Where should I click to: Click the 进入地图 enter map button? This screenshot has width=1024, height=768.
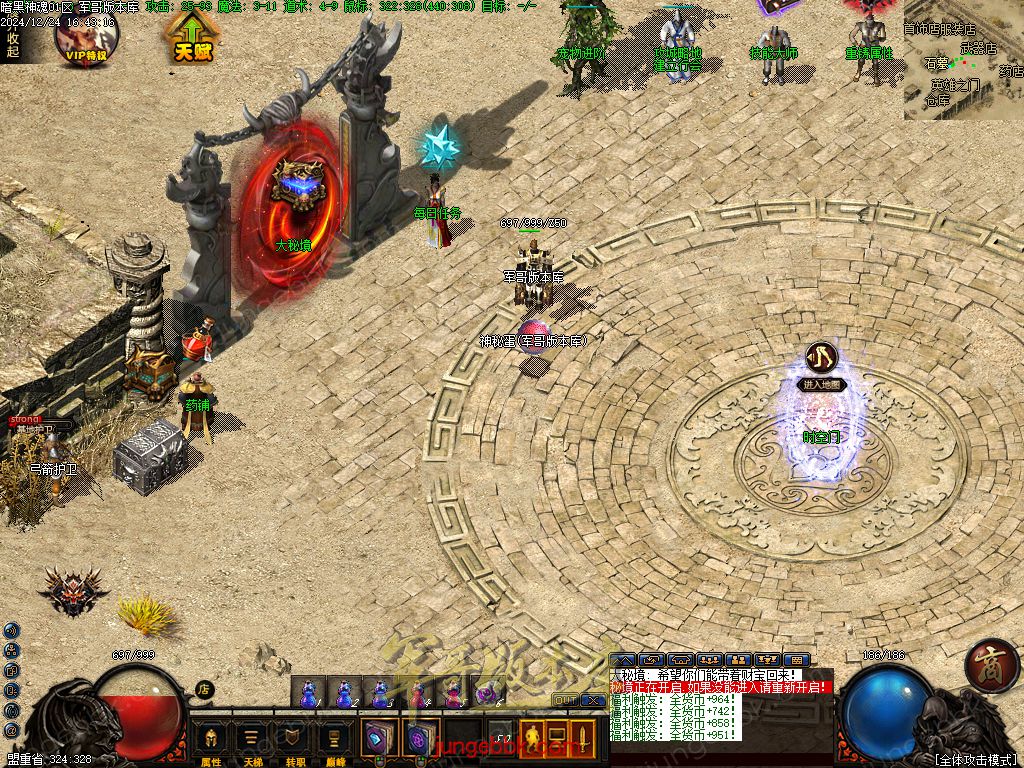(x=823, y=384)
